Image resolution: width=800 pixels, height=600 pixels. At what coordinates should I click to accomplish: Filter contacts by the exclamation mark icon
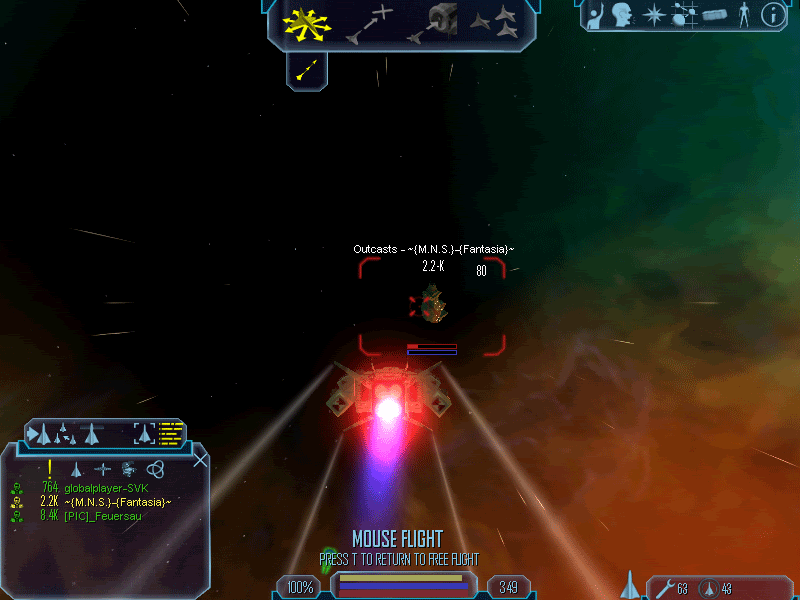coord(49,468)
